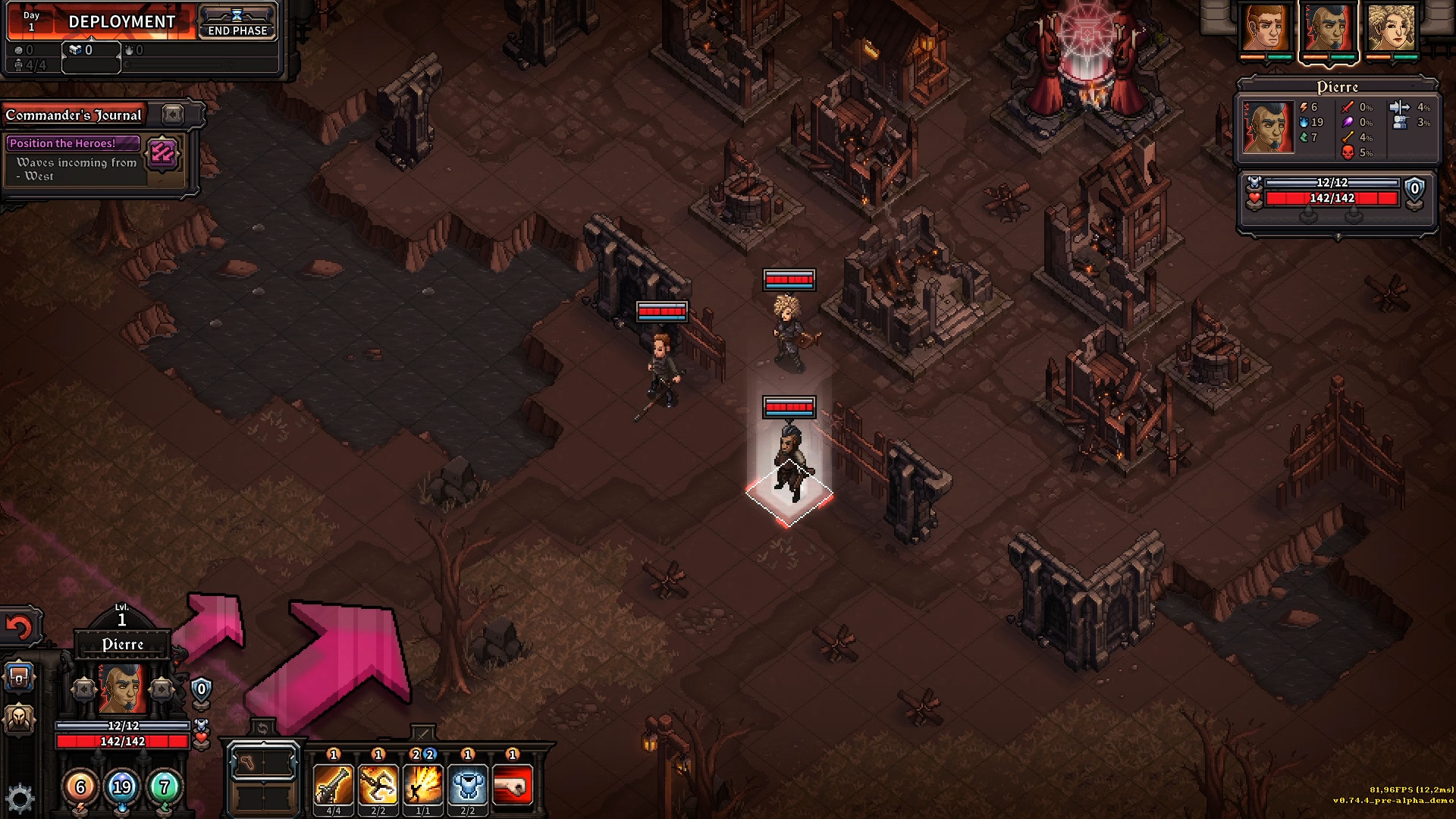This screenshot has height=819, width=1456.
Task: Open settings with the gear icon
Action: coord(20,799)
